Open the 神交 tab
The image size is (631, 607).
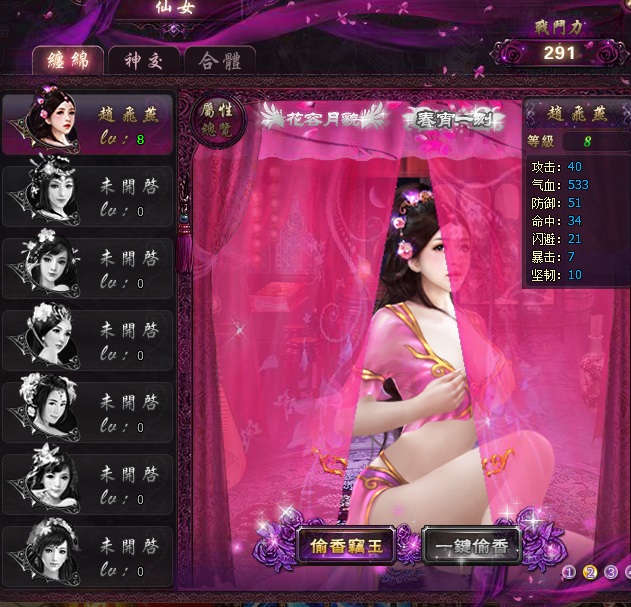coord(143,60)
